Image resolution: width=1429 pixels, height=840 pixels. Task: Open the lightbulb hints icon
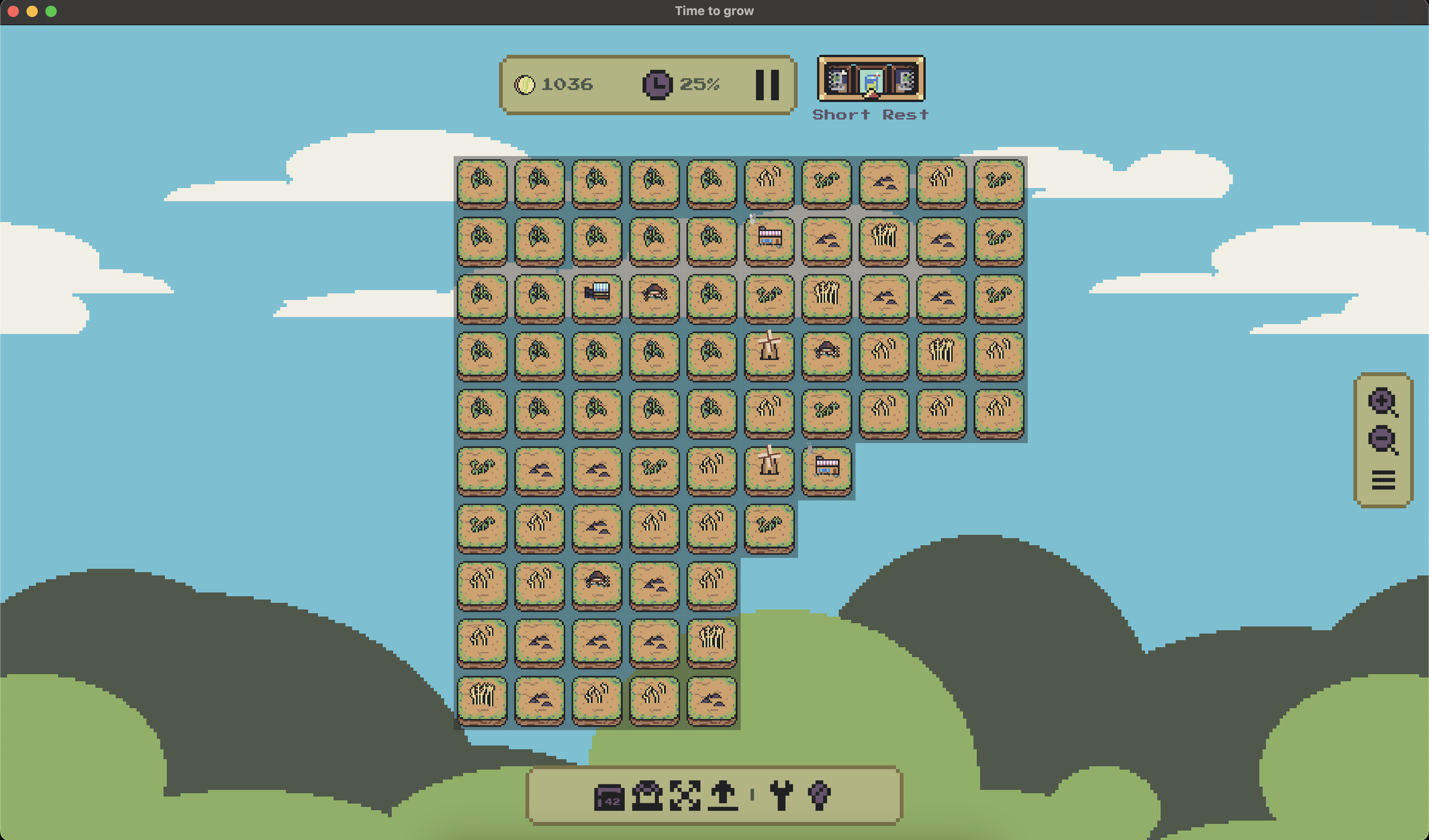click(x=819, y=795)
